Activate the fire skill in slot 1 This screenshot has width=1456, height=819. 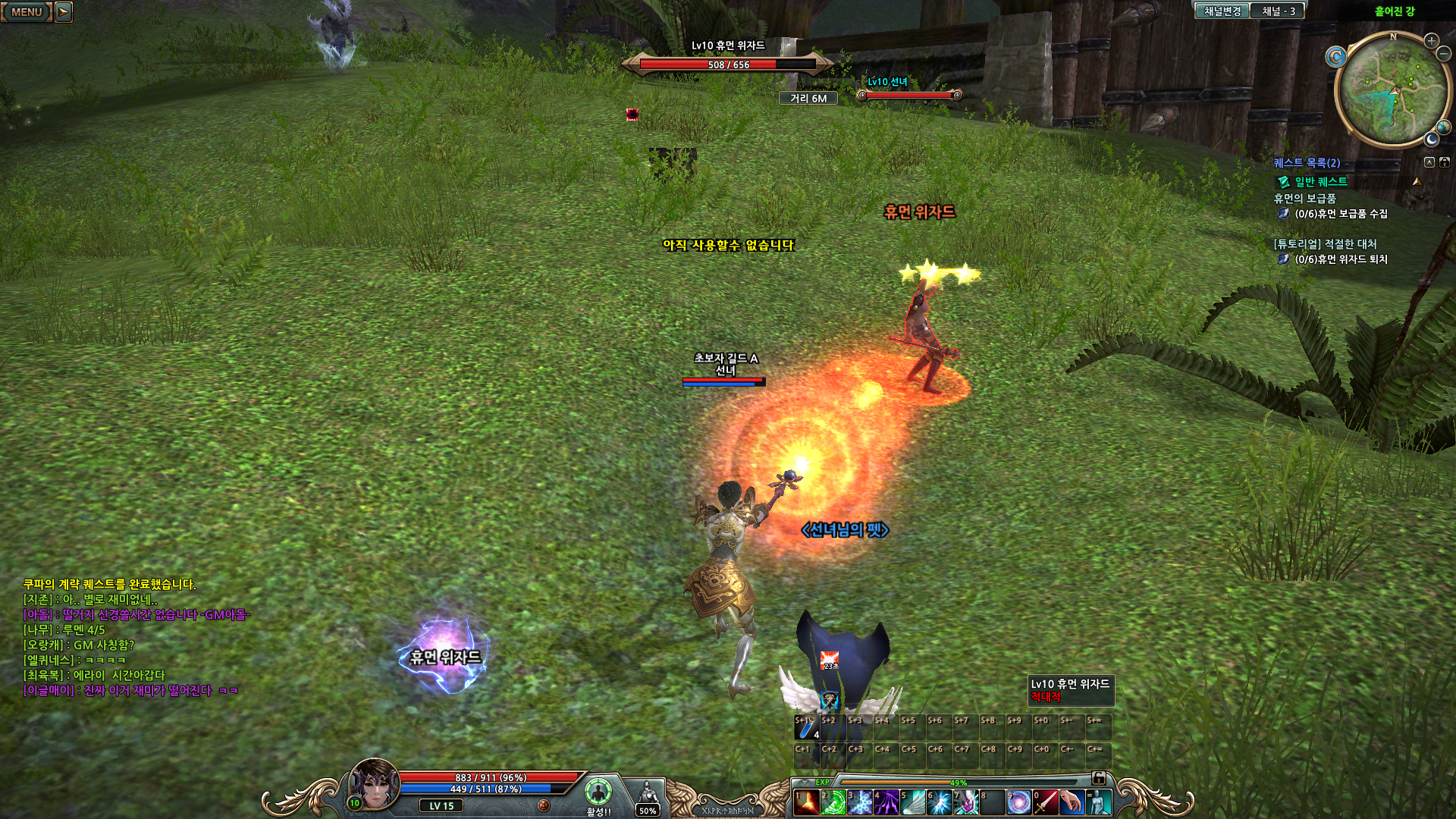pos(806,802)
